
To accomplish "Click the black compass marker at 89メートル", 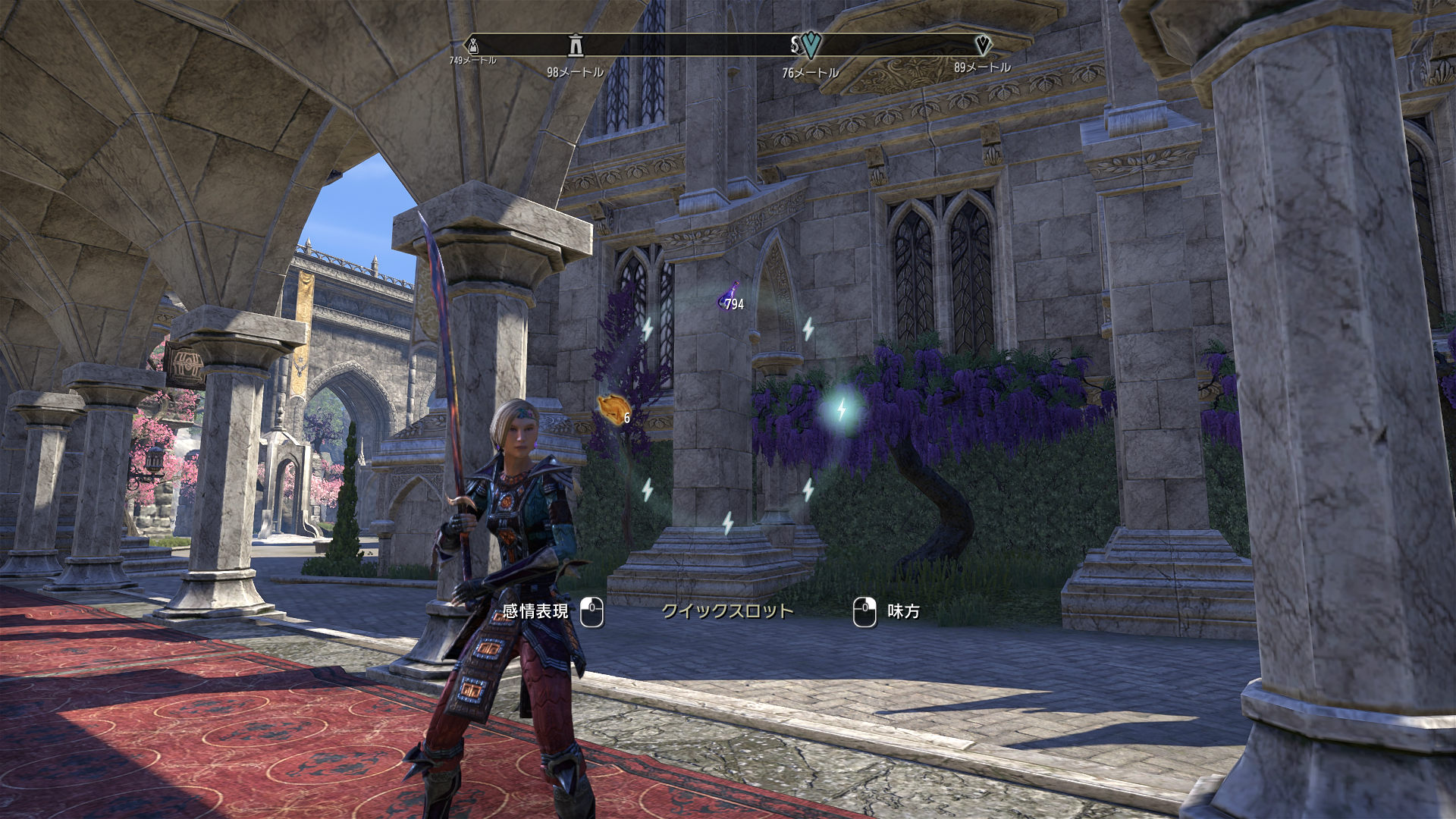I will click(x=982, y=45).
